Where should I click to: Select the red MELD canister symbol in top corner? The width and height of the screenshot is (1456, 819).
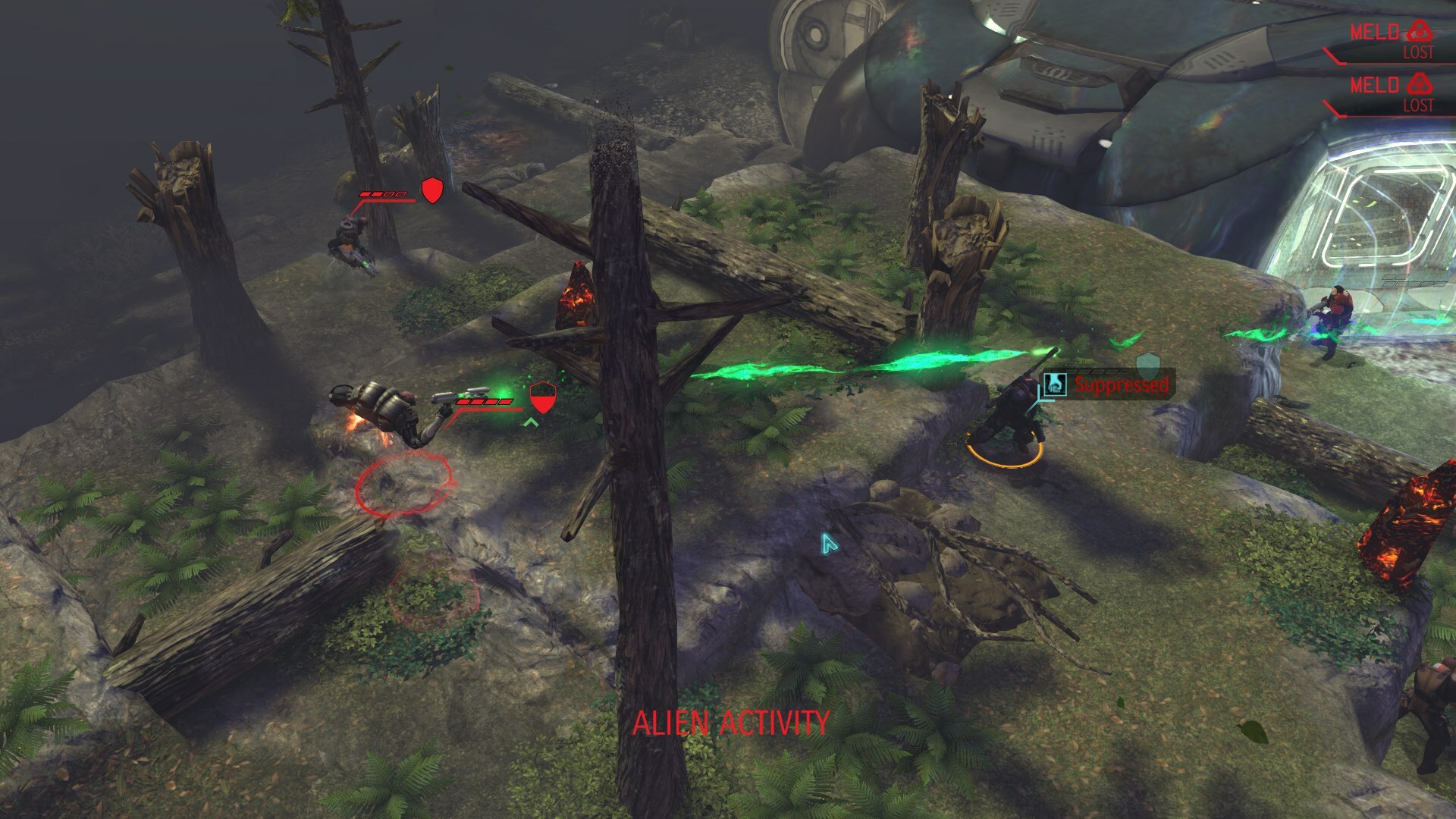[1420, 30]
